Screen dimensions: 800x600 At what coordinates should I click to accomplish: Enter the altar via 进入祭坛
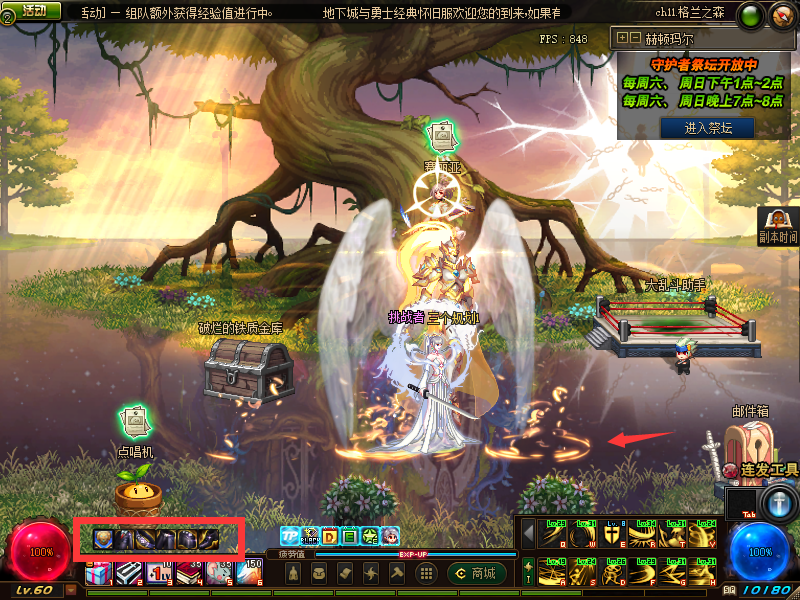point(707,128)
